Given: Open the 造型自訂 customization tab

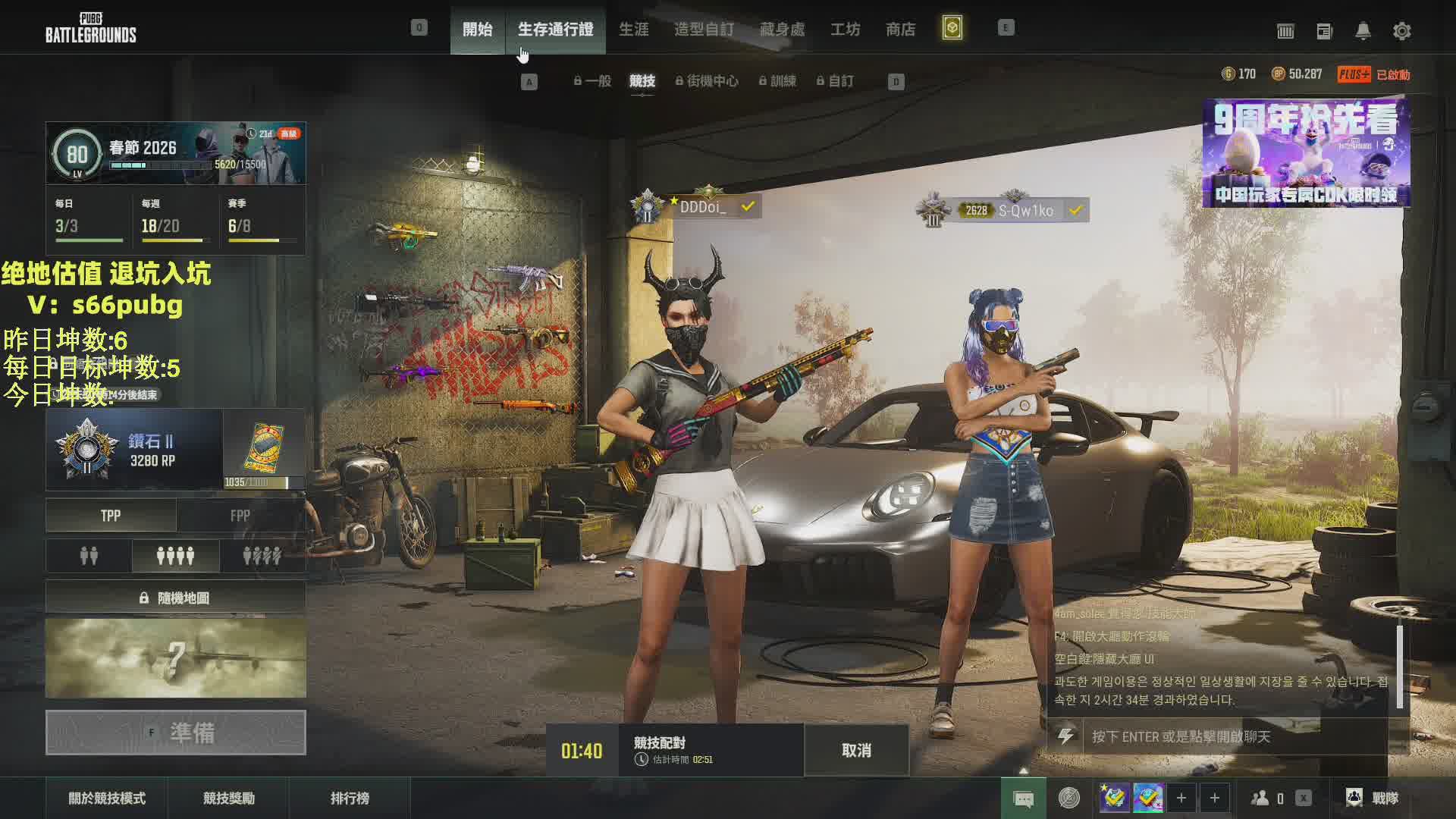Looking at the screenshot, I should [704, 30].
